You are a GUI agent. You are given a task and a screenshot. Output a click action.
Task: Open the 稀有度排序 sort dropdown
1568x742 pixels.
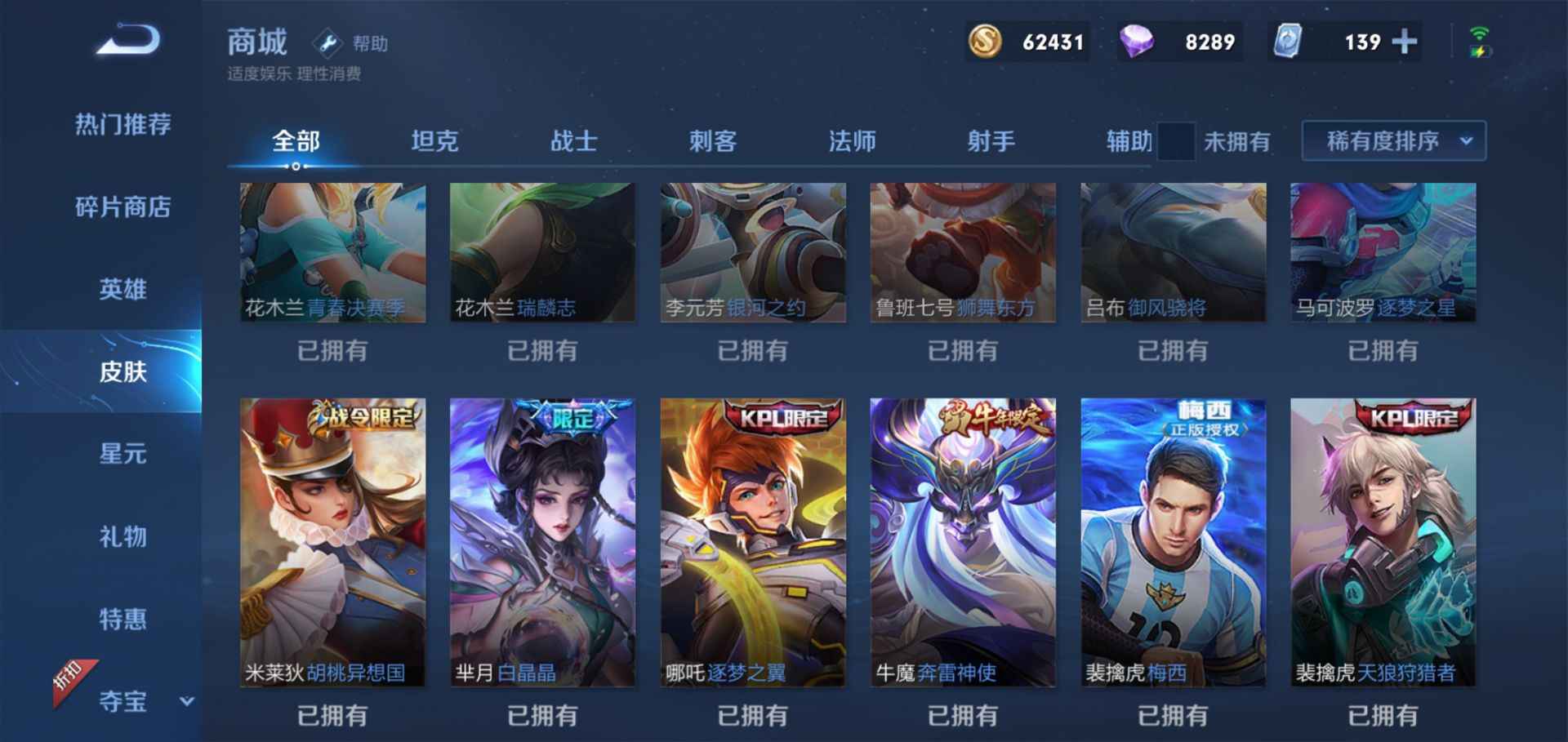pyautogui.click(x=1392, y=140)
